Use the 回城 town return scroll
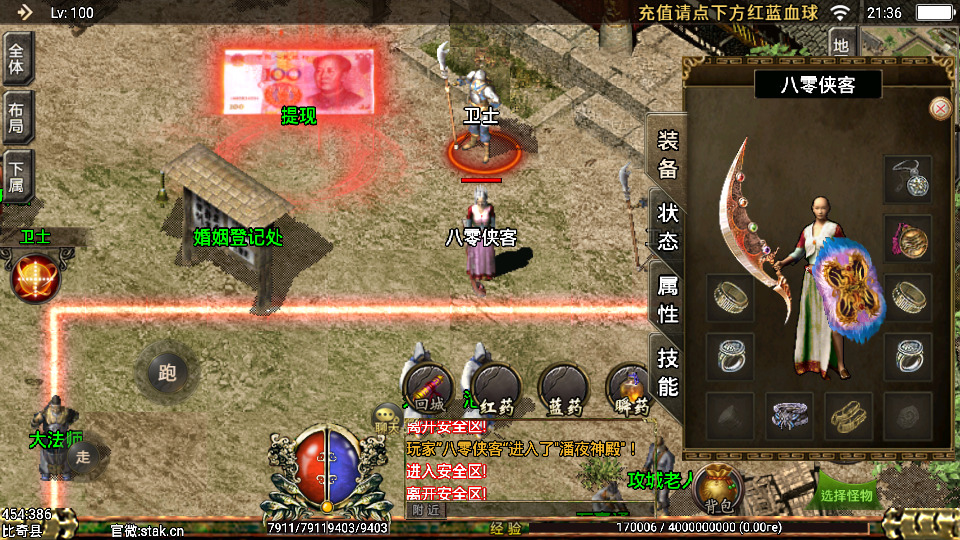 tap(427, 388)
